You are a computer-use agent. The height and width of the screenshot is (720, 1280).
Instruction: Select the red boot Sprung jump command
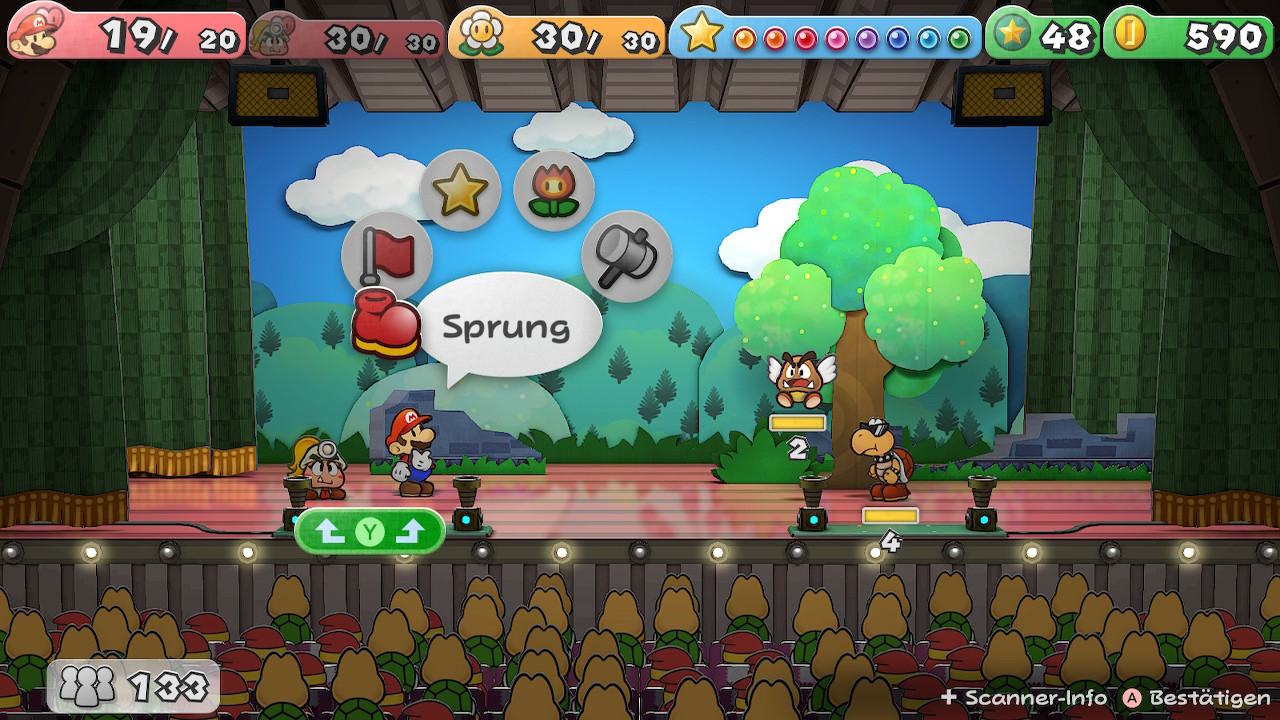coord(386,324)
